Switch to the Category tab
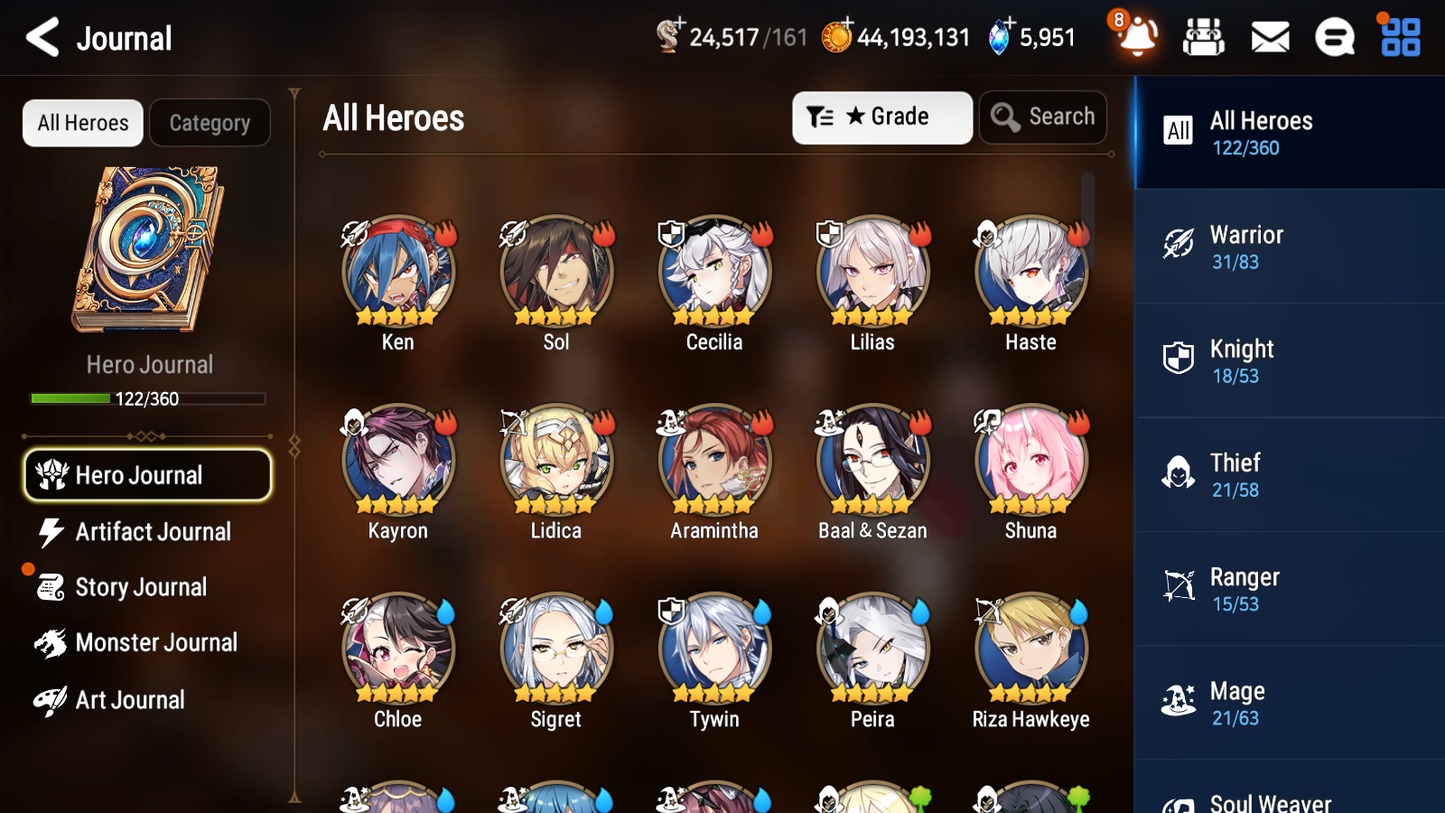1445x813 pixels. point(210,122)
